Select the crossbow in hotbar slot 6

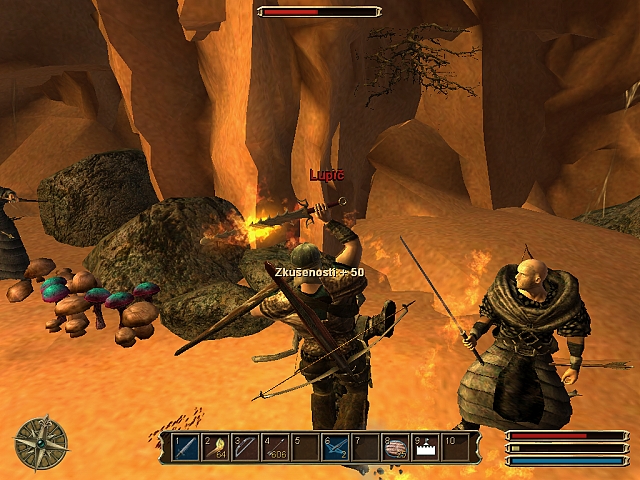(x=336, y=447)
